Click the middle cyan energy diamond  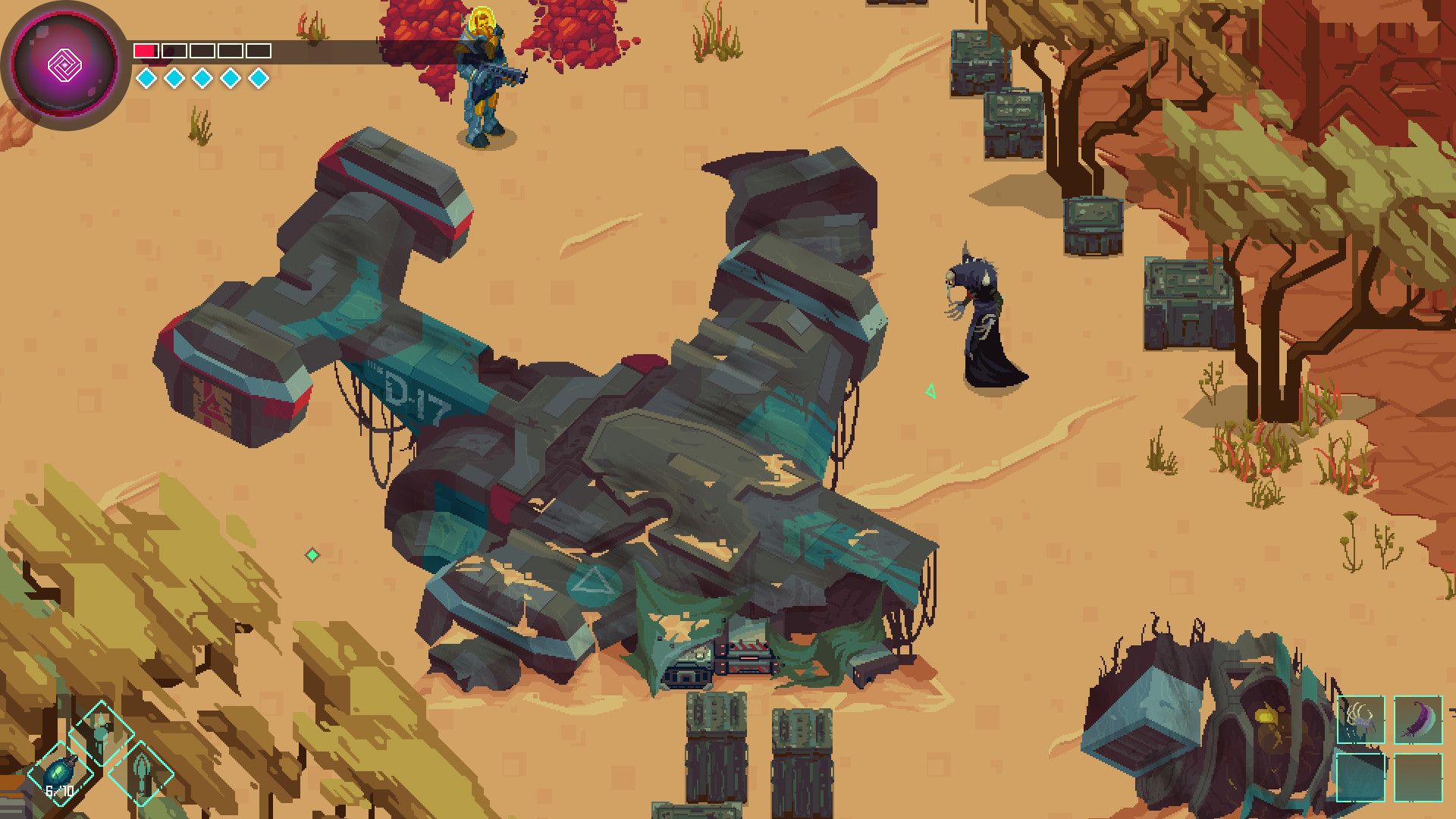click(202, 77)
